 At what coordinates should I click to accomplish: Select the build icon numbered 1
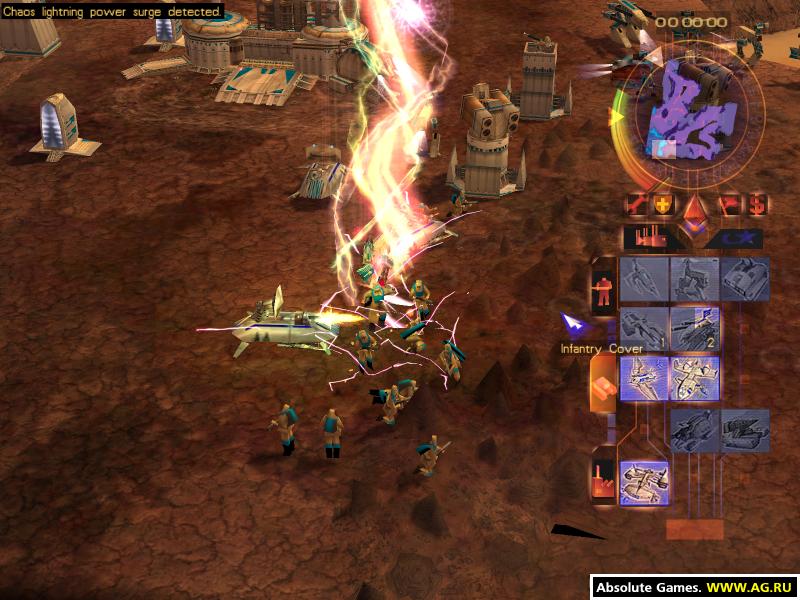pyautogui.click(x=644, y=329)
